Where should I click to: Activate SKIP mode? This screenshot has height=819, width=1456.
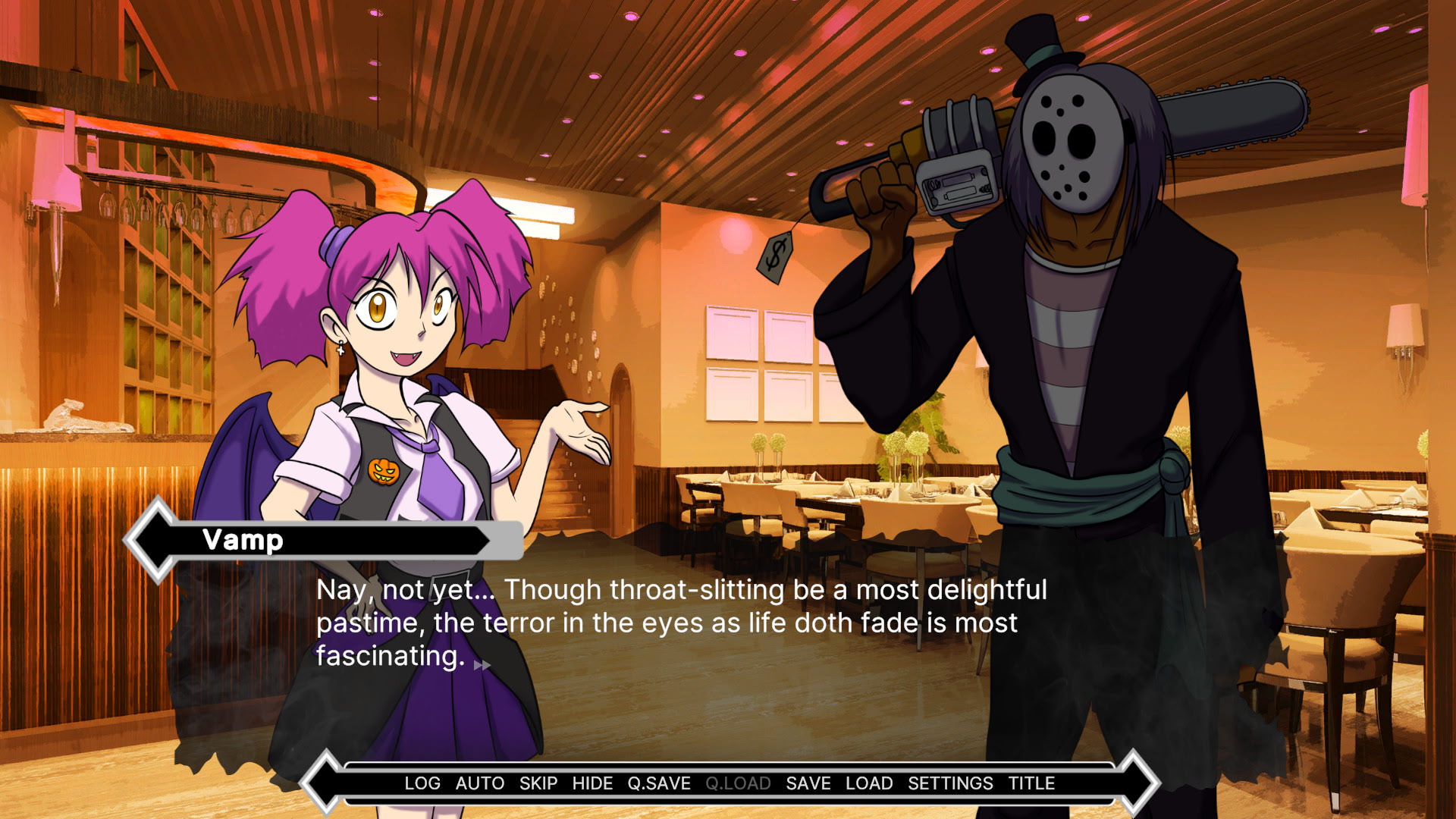coord(538,783)
